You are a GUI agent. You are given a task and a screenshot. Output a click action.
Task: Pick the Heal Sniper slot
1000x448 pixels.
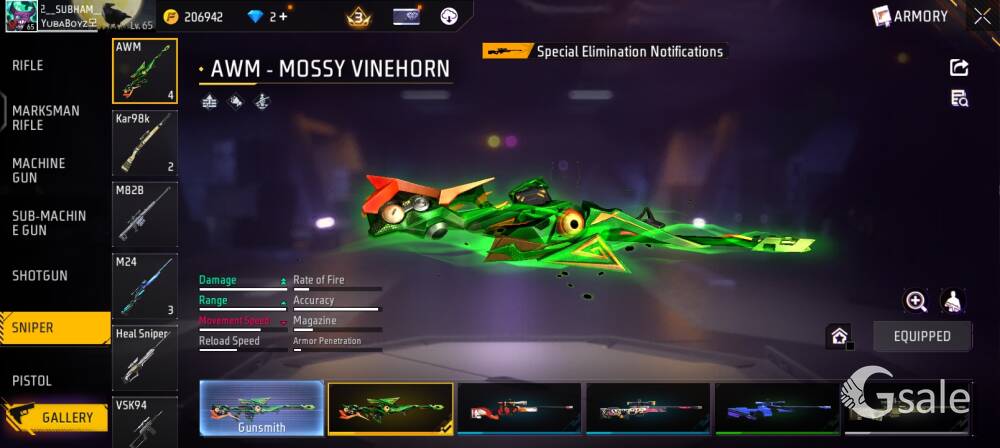coord(145,357)
